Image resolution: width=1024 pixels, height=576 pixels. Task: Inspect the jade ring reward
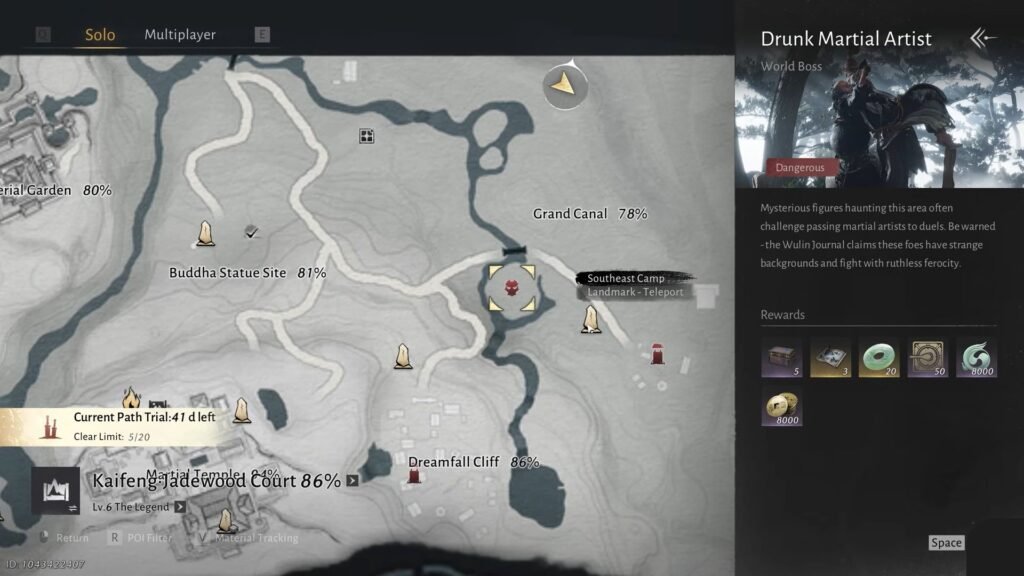pos(879,357)
